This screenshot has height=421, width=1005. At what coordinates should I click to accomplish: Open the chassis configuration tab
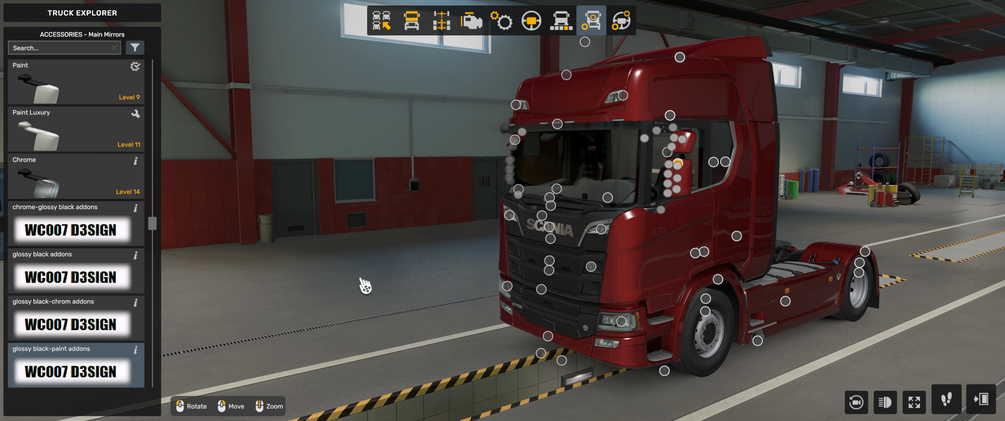(x=441, y=20)
